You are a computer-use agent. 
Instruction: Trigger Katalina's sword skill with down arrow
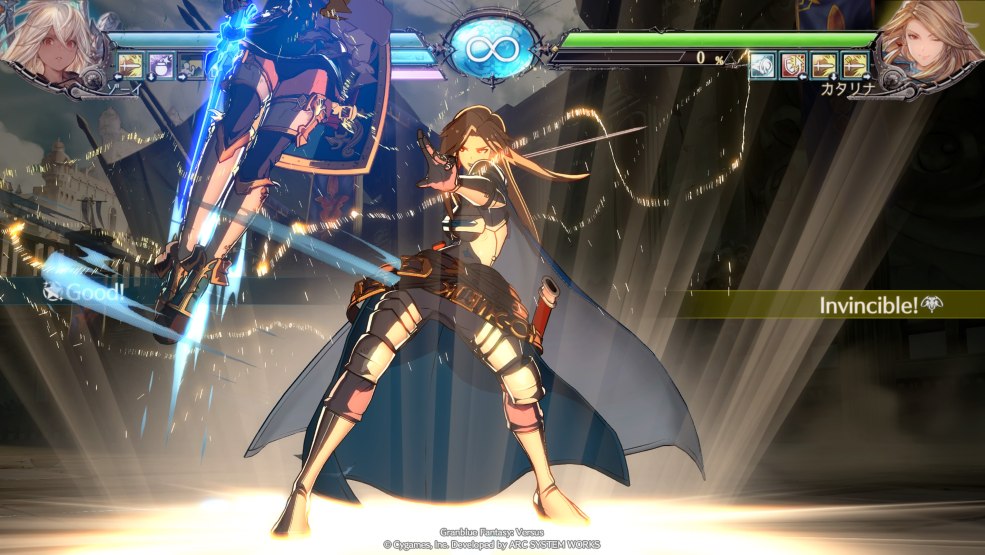pyautogui.click(x=823, y=66)
